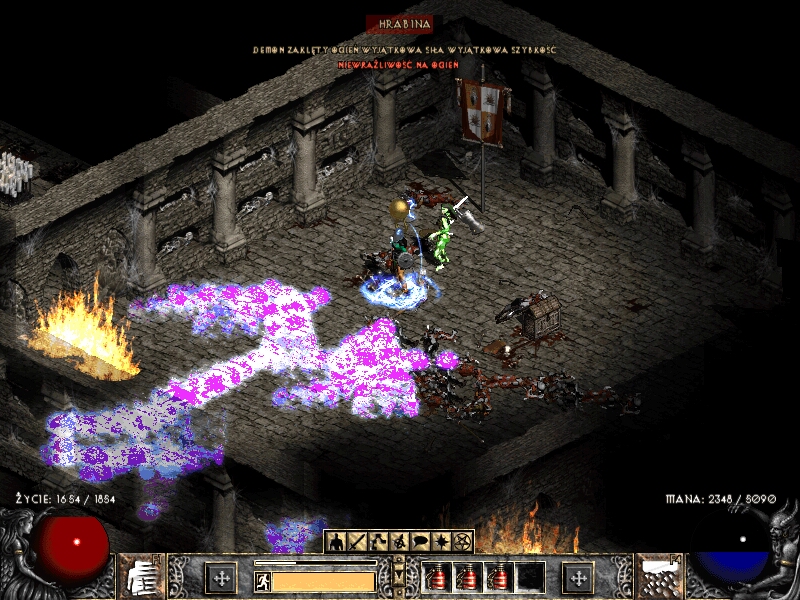Viewport: 800px width, 600px height.
Task: Open inventory via the sword icon
Action: [358, 542]
